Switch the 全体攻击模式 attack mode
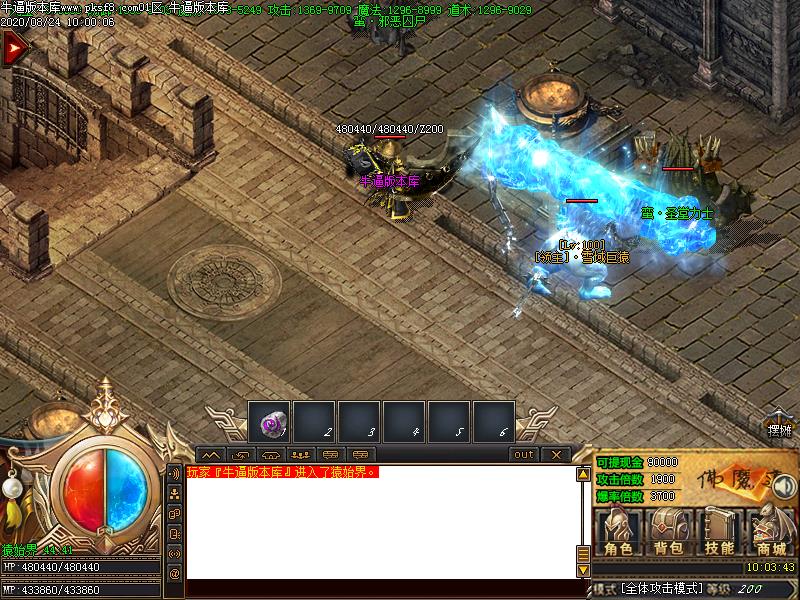This screenshot has width=800, height=600. 660,589
